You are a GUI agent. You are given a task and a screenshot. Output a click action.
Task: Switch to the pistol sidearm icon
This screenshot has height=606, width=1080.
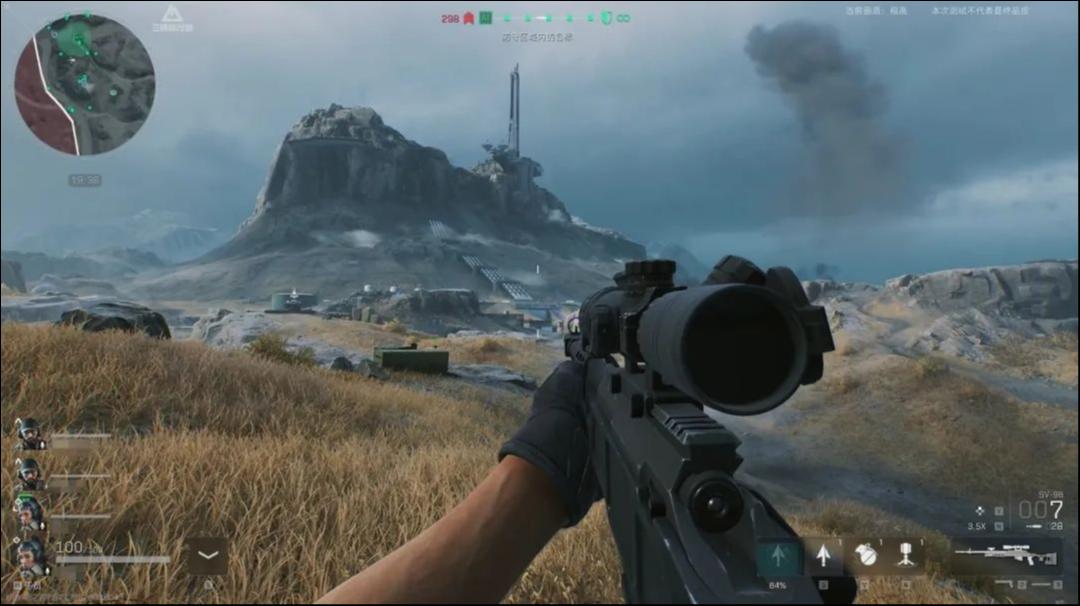[x=1006, y=583]
